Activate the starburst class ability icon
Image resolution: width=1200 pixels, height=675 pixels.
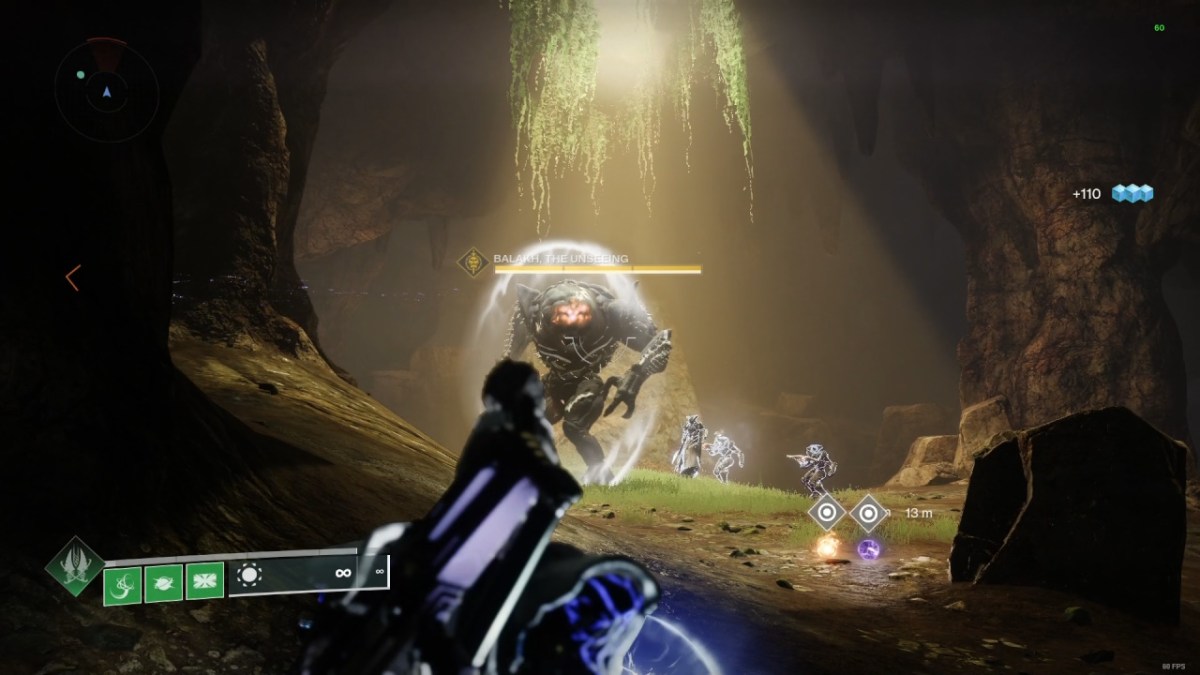coord(205,581)
